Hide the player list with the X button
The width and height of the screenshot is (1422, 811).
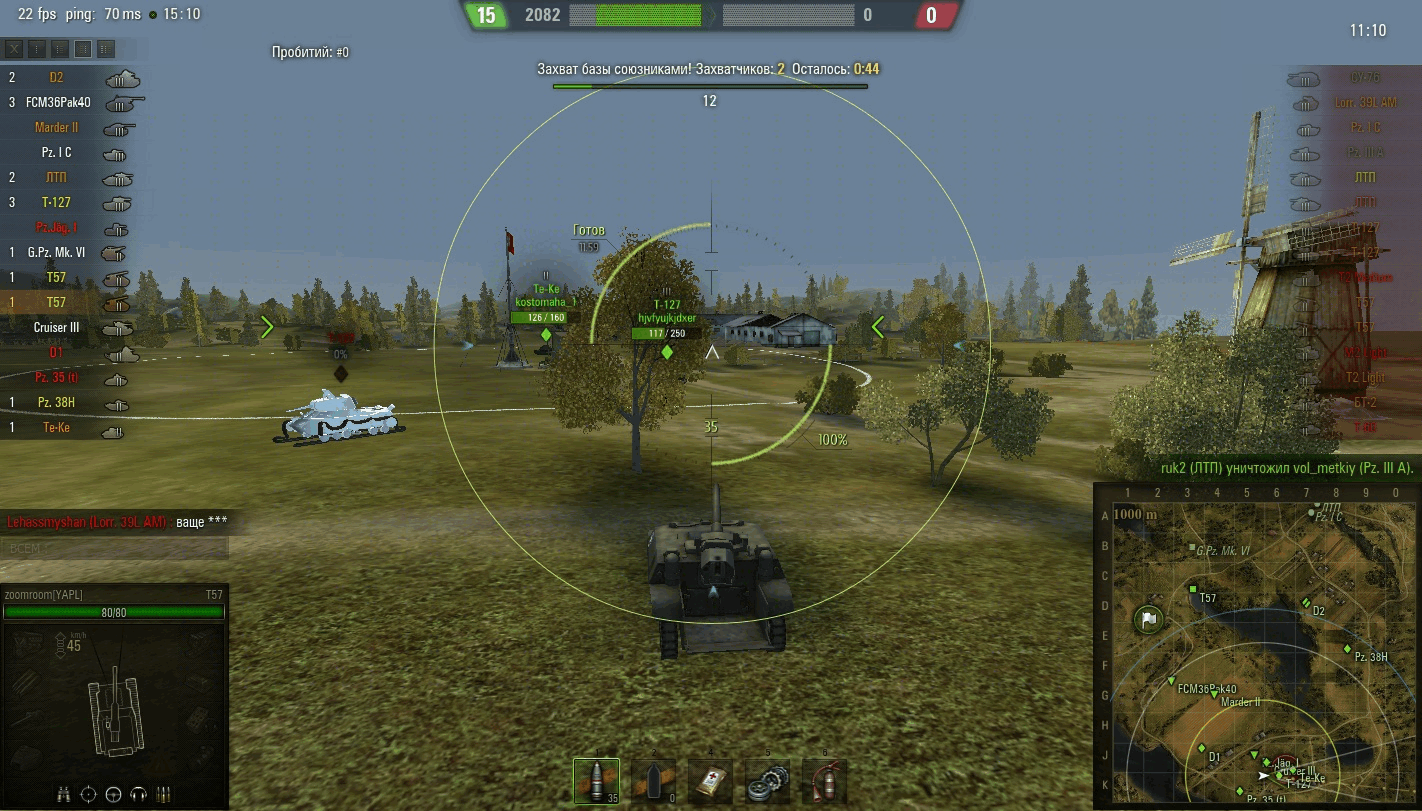pyautogui.click(x=14, y=48)
